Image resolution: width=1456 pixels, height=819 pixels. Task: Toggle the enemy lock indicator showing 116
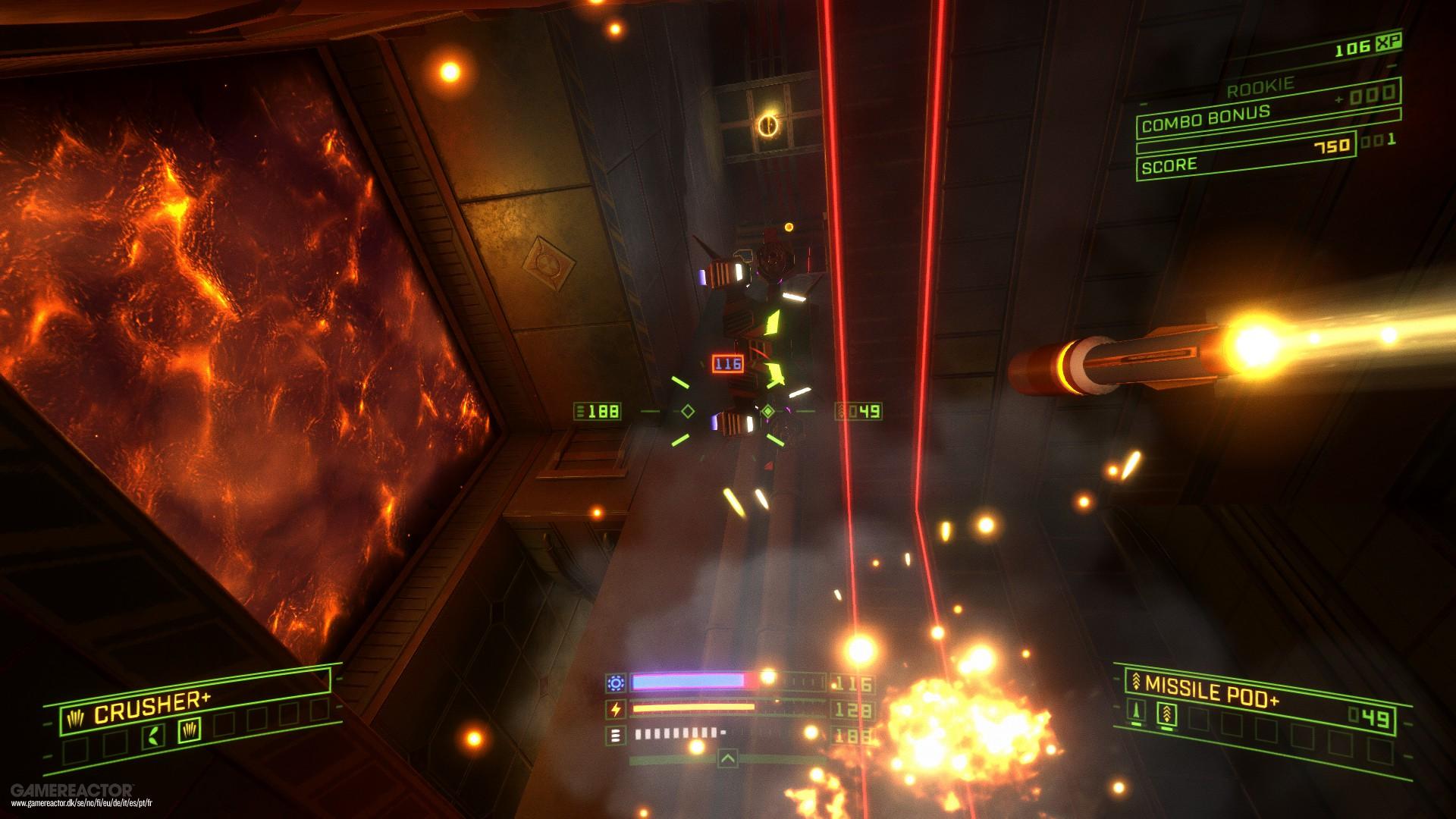[x=726, y=364]
